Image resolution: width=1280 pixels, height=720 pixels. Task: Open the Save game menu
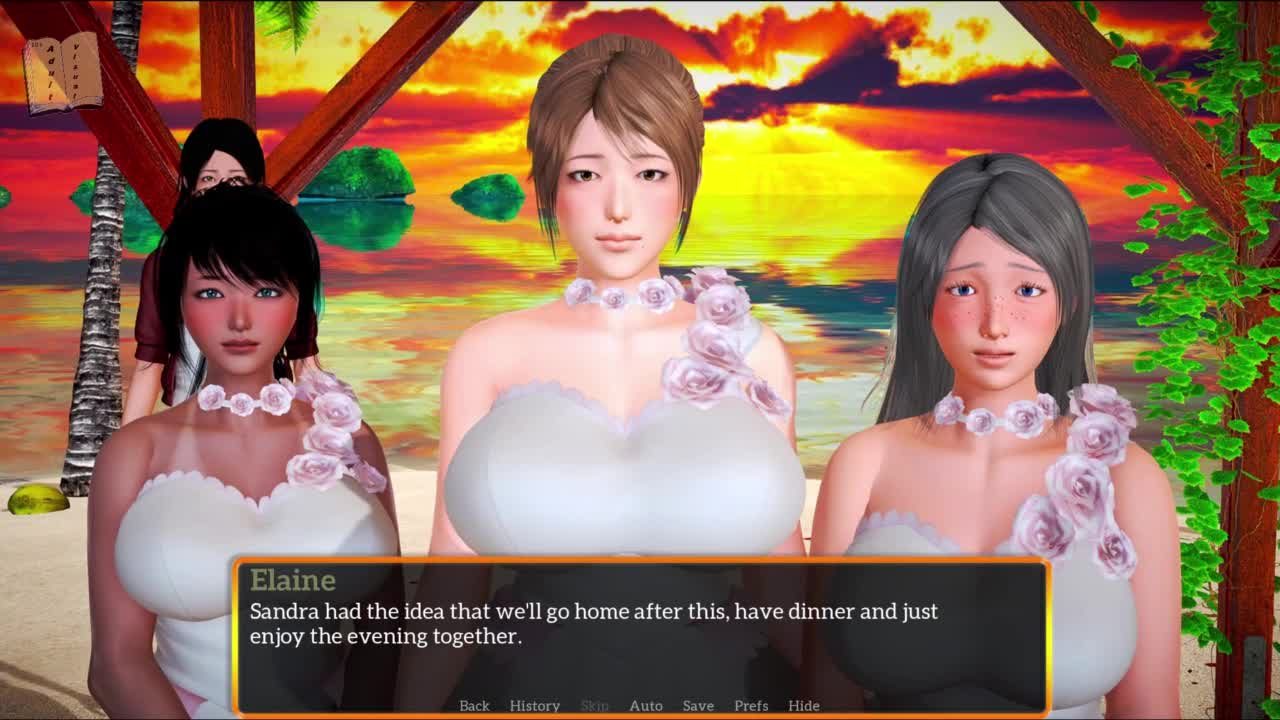698,705
